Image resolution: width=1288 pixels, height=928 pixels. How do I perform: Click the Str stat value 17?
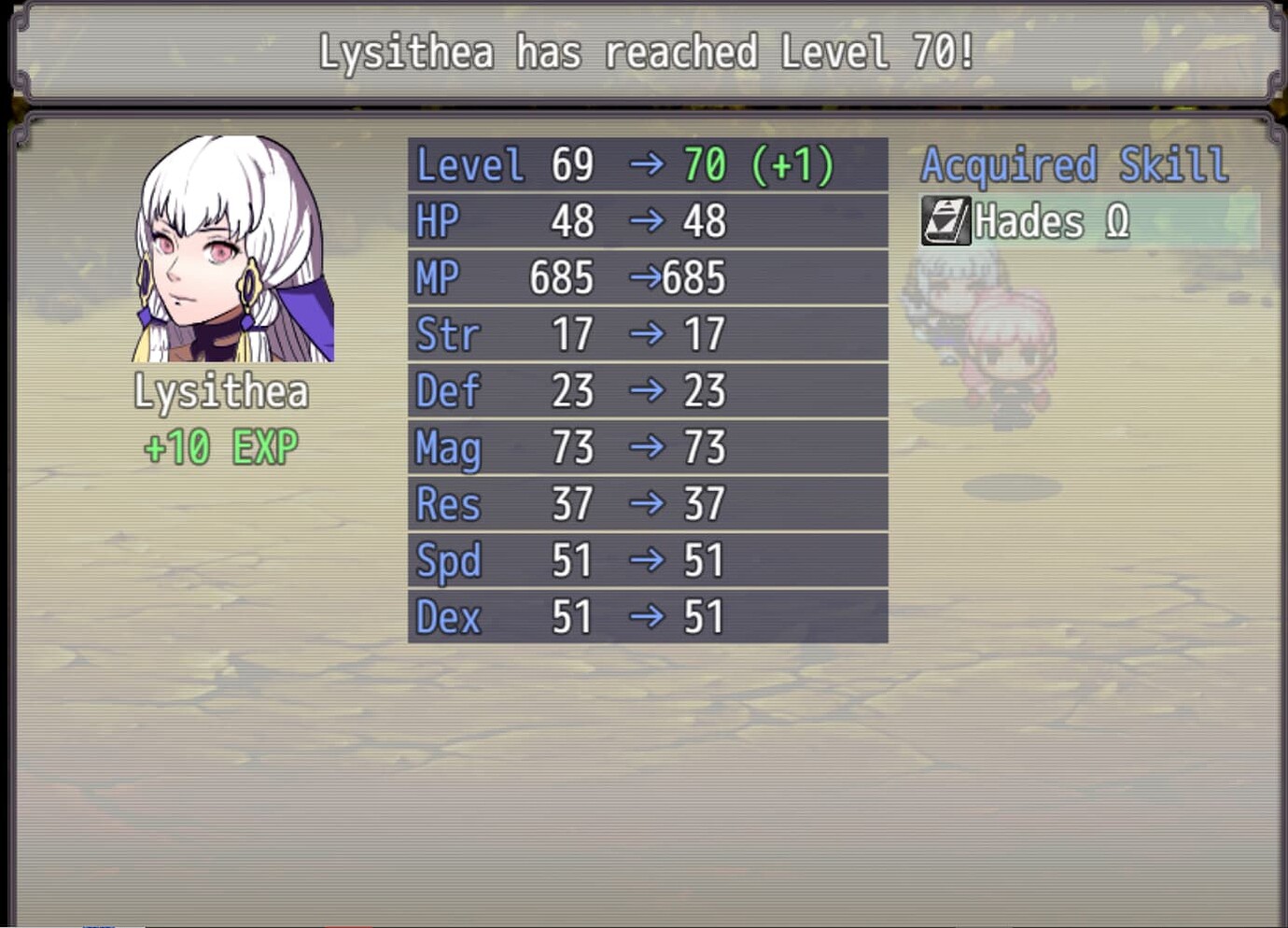(573, 334)
